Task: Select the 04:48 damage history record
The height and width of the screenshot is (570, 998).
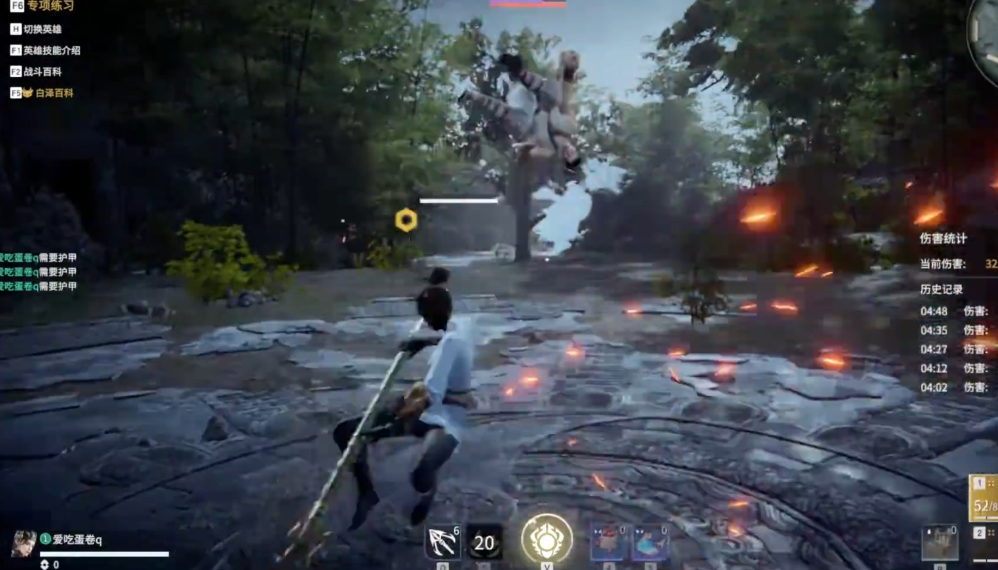Action: point(956,311)
